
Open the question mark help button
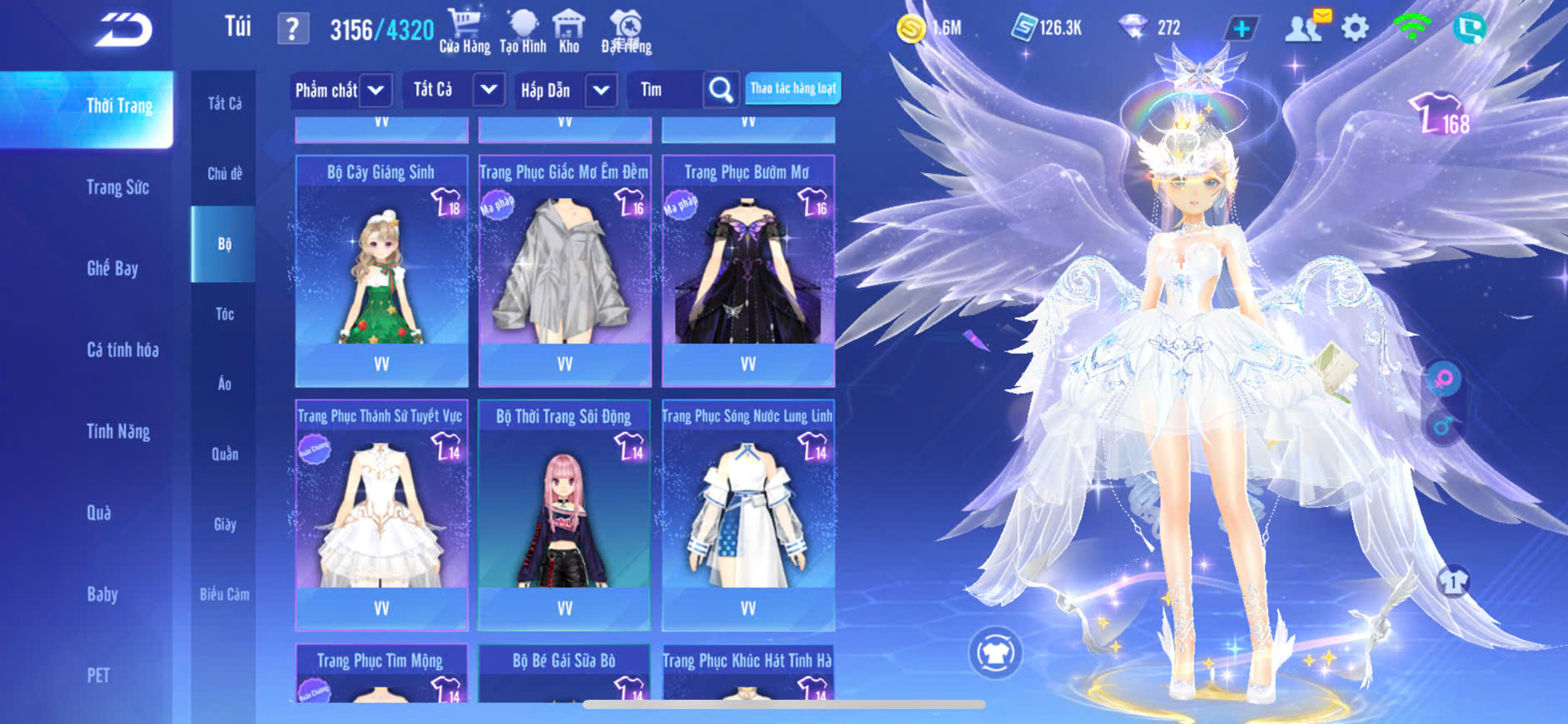pyautogui.click(x=292, y=29)
